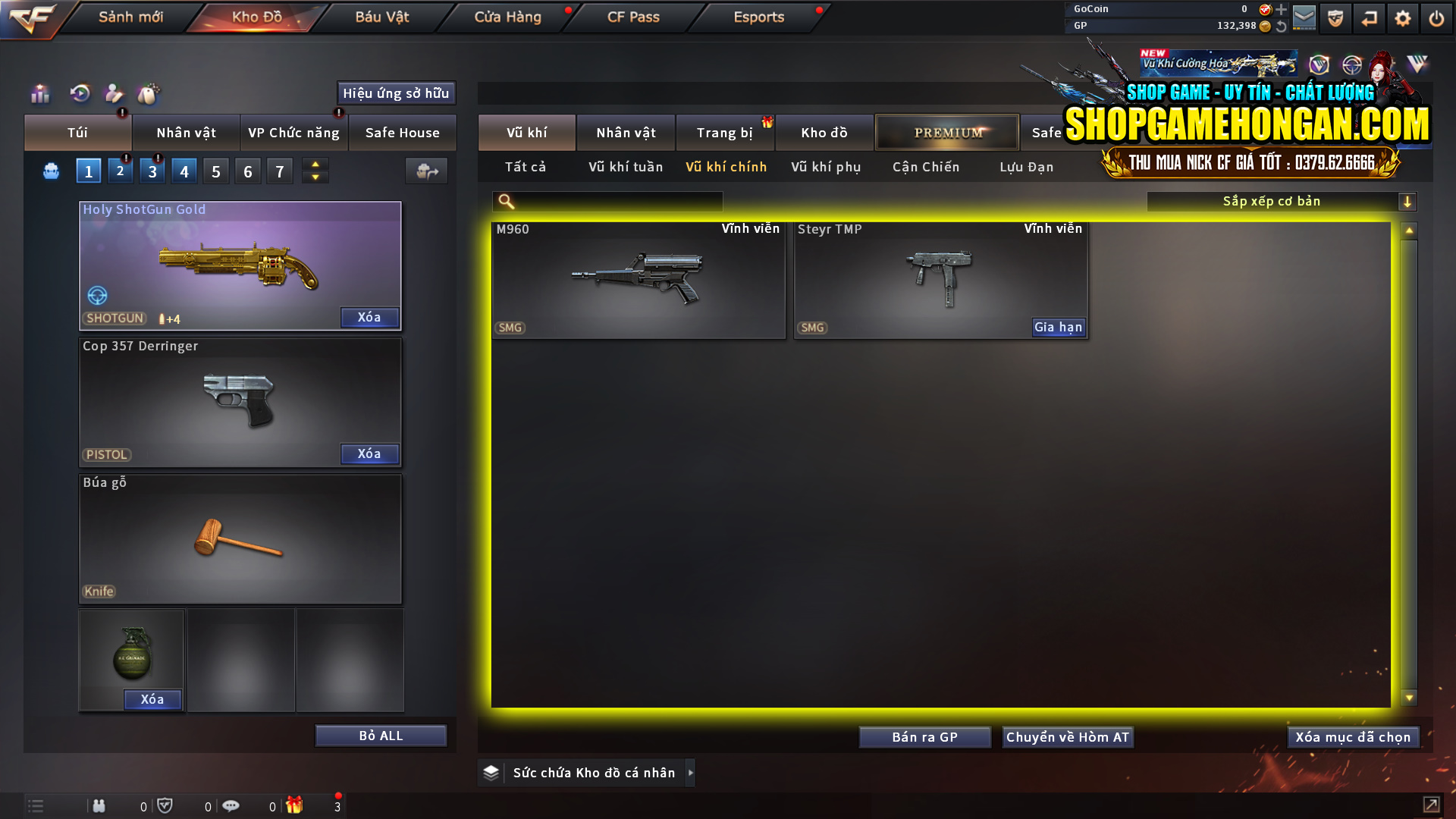
Task: Click the CF shield icon next to the mailbox
Action: [x=1335, y=18]
